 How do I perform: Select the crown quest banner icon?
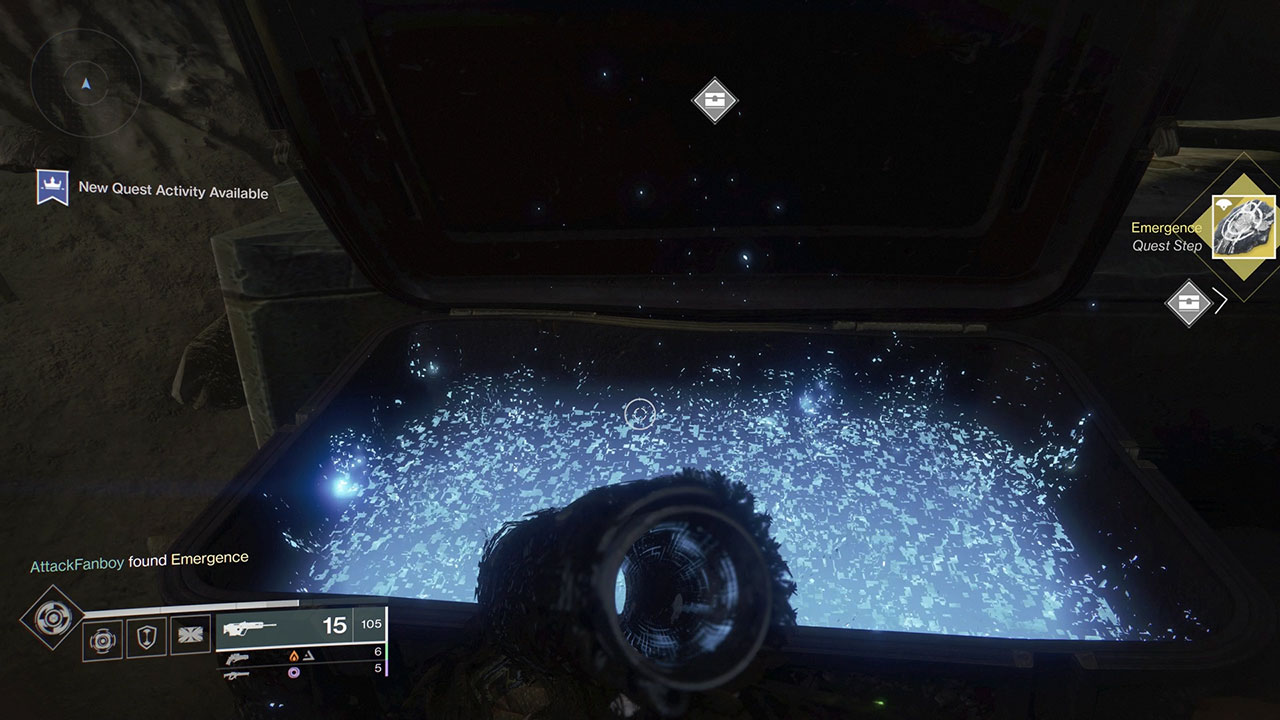[x=55, y=186]
